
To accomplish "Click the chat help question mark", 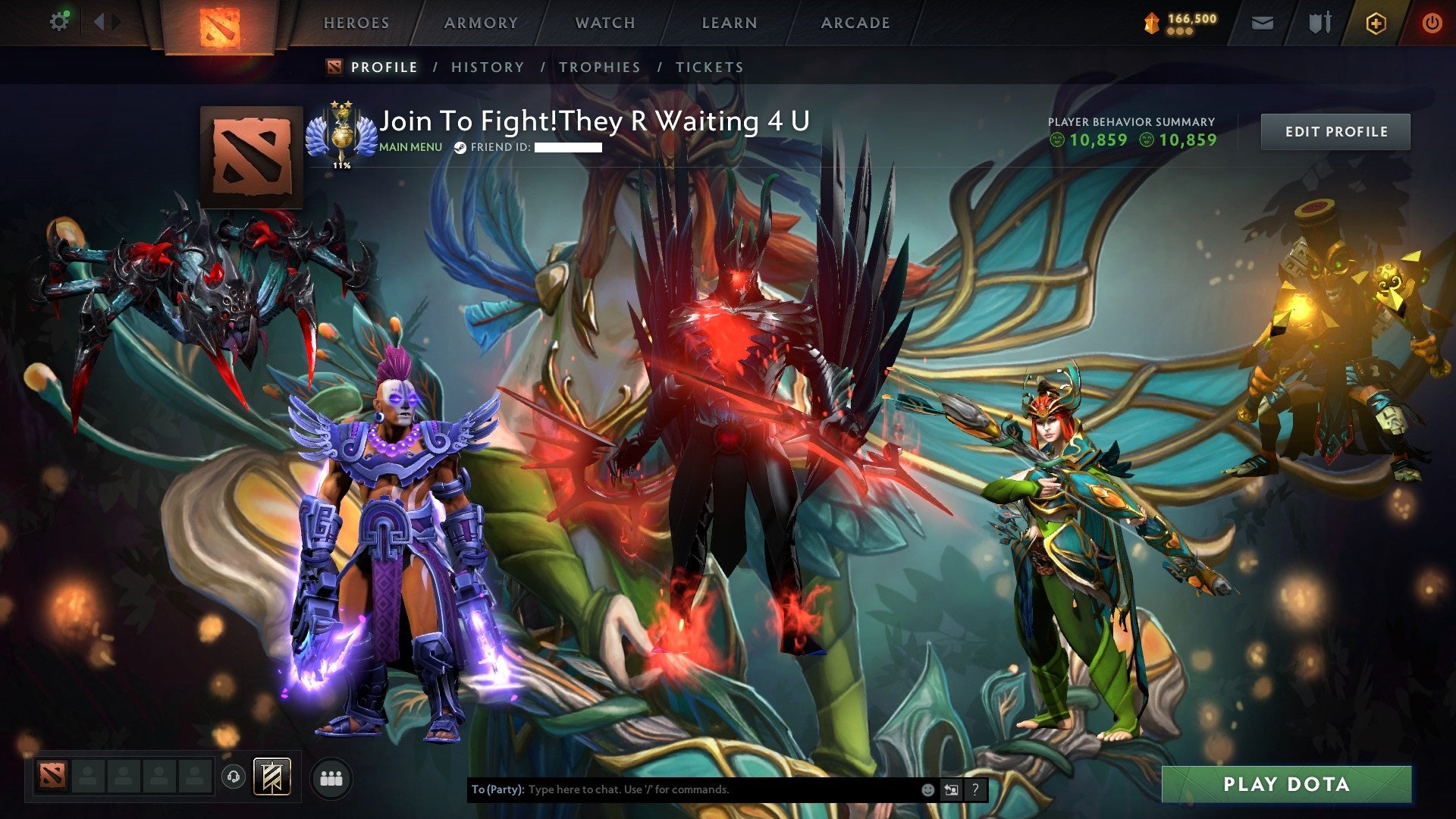I will pos(974,789).
